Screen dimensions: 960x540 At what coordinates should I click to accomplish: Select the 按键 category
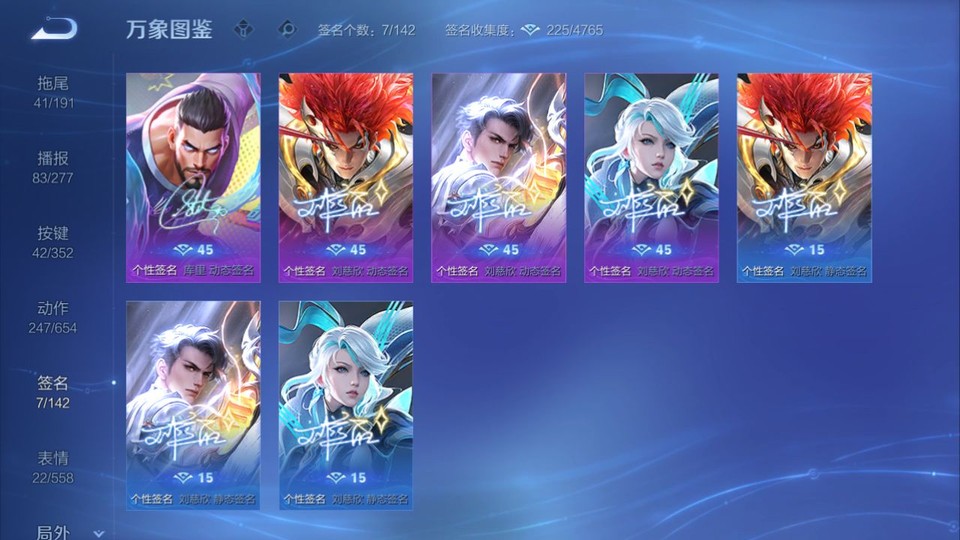pos(55,241)
